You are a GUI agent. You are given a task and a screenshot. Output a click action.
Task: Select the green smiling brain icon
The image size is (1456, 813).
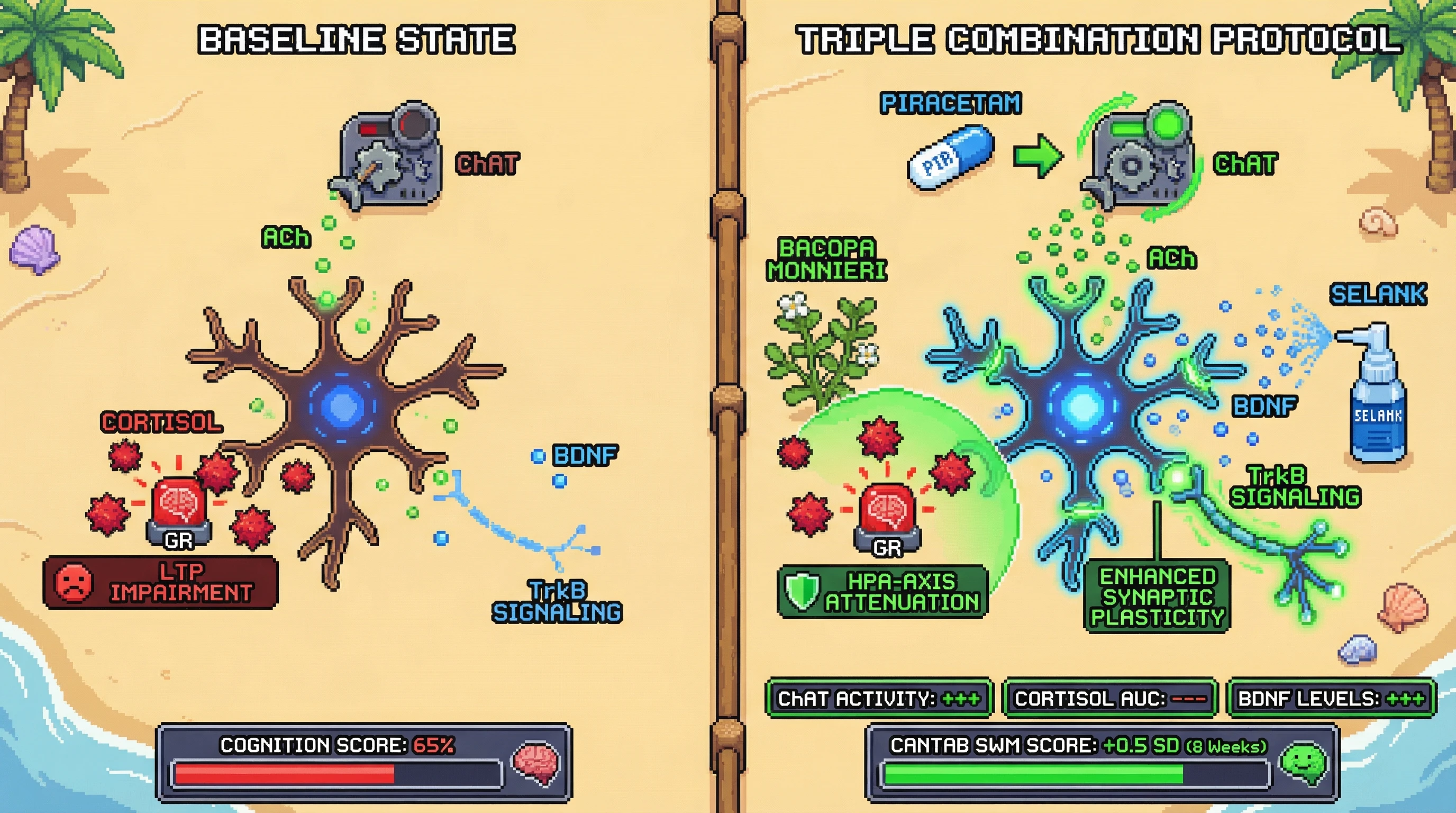click(1304, 763)
